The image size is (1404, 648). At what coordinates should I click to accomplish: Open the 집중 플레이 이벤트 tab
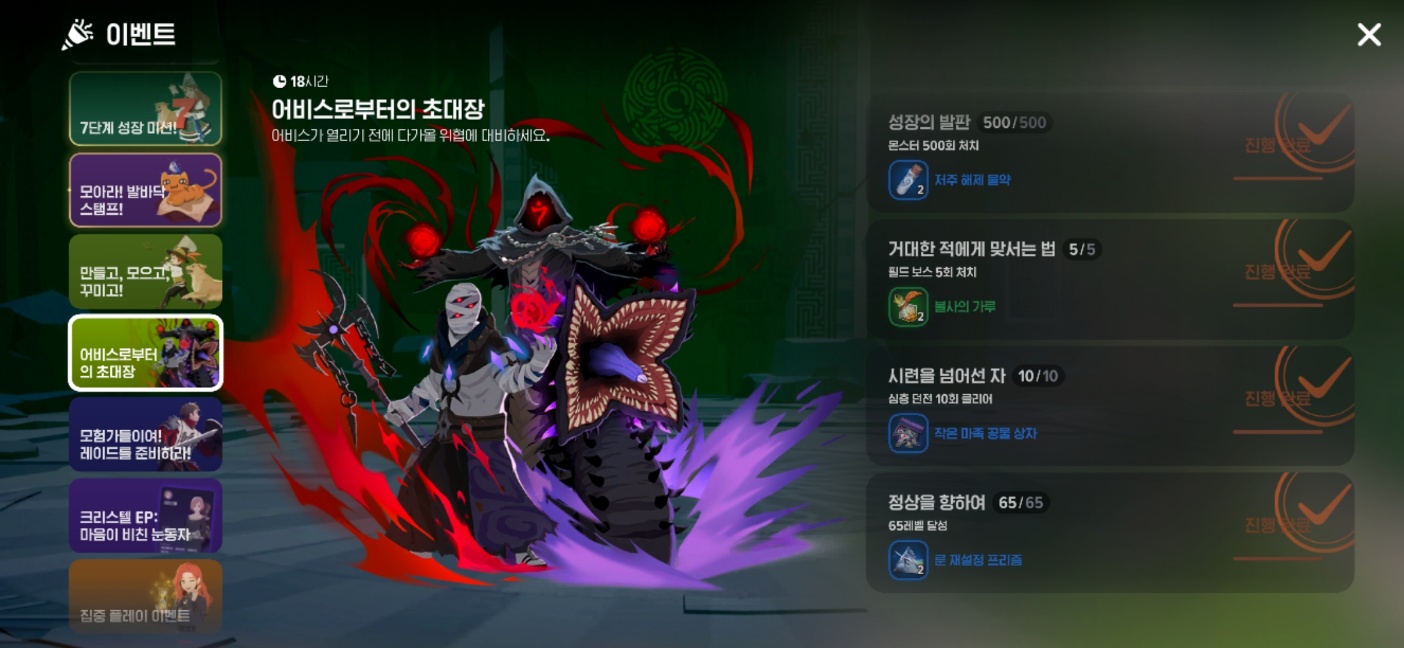[x=145, y=596]
